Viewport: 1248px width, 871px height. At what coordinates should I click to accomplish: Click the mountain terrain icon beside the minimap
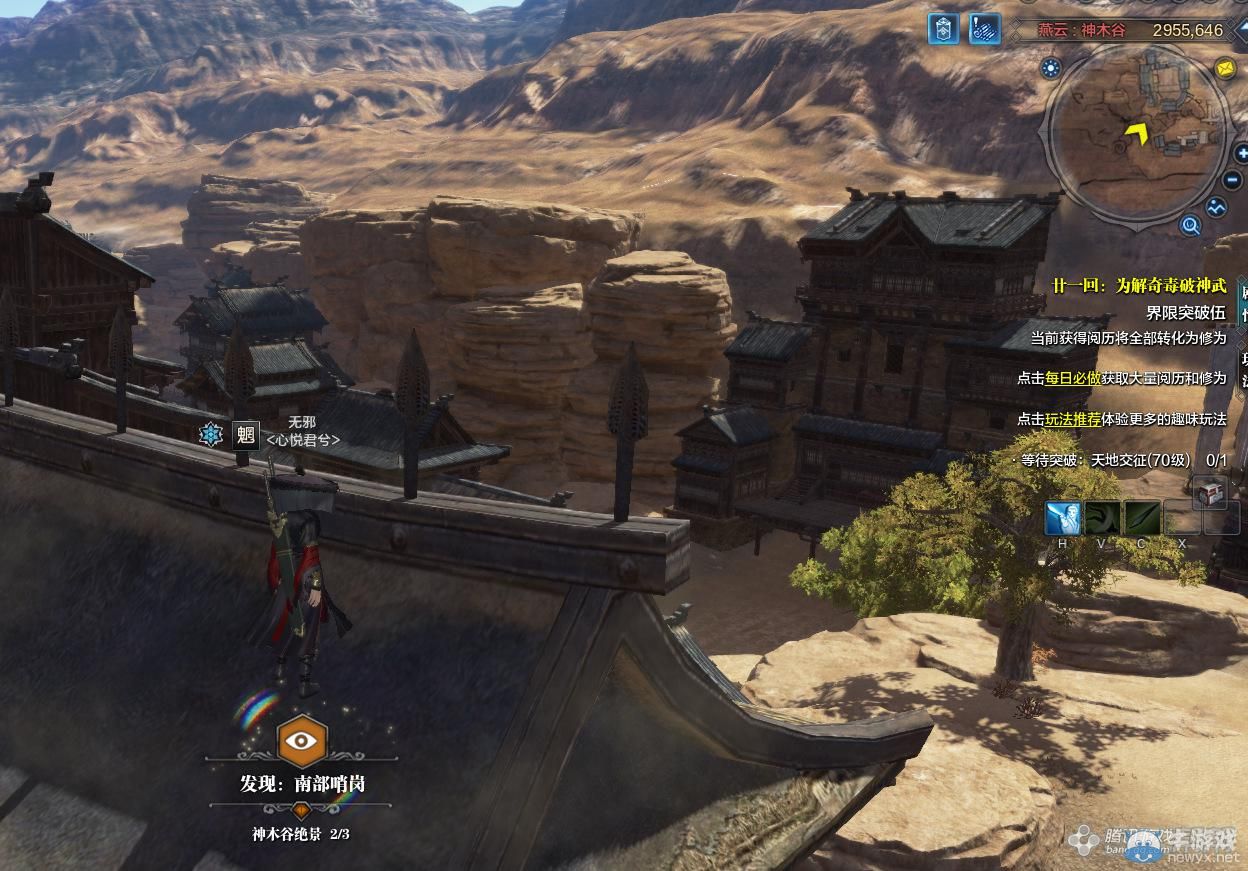[x=1216, y=208]
